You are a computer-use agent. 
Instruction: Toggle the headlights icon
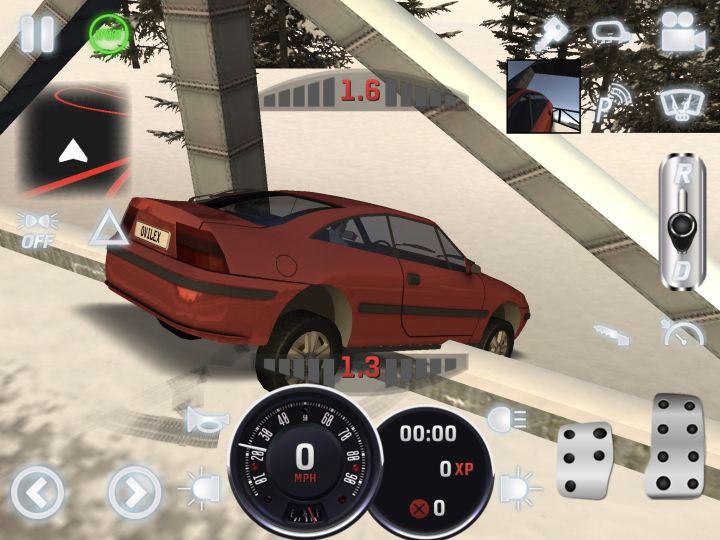coord(499,420)
